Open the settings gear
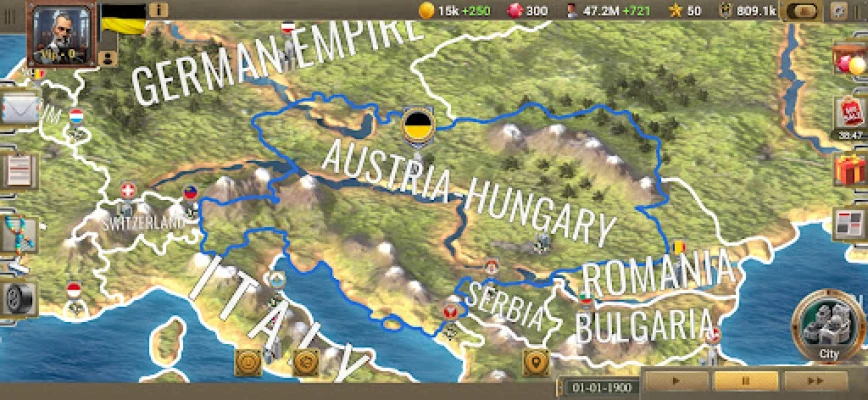The height and width of the screenshot is (400, 868). pos(837,11)
